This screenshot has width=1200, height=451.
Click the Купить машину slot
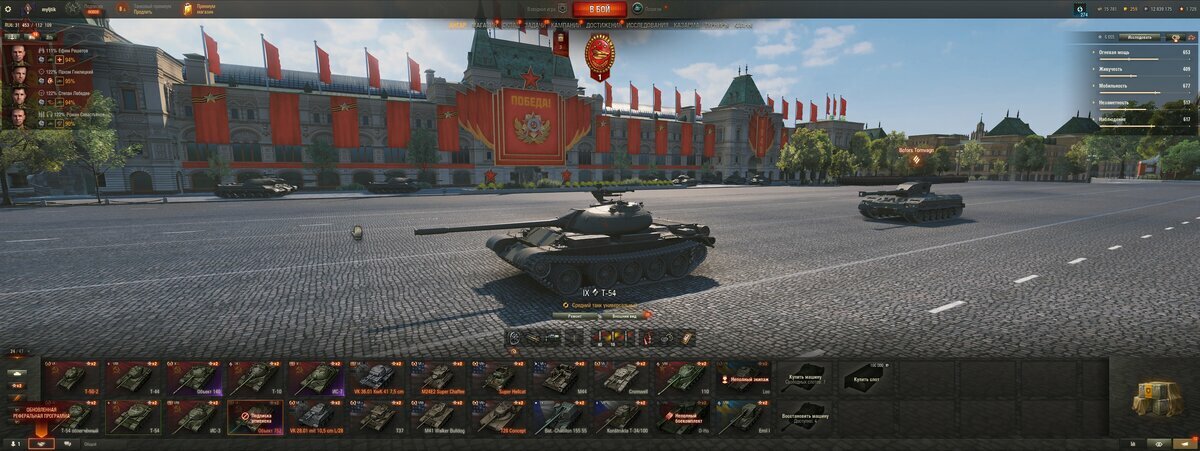point(804,378)
